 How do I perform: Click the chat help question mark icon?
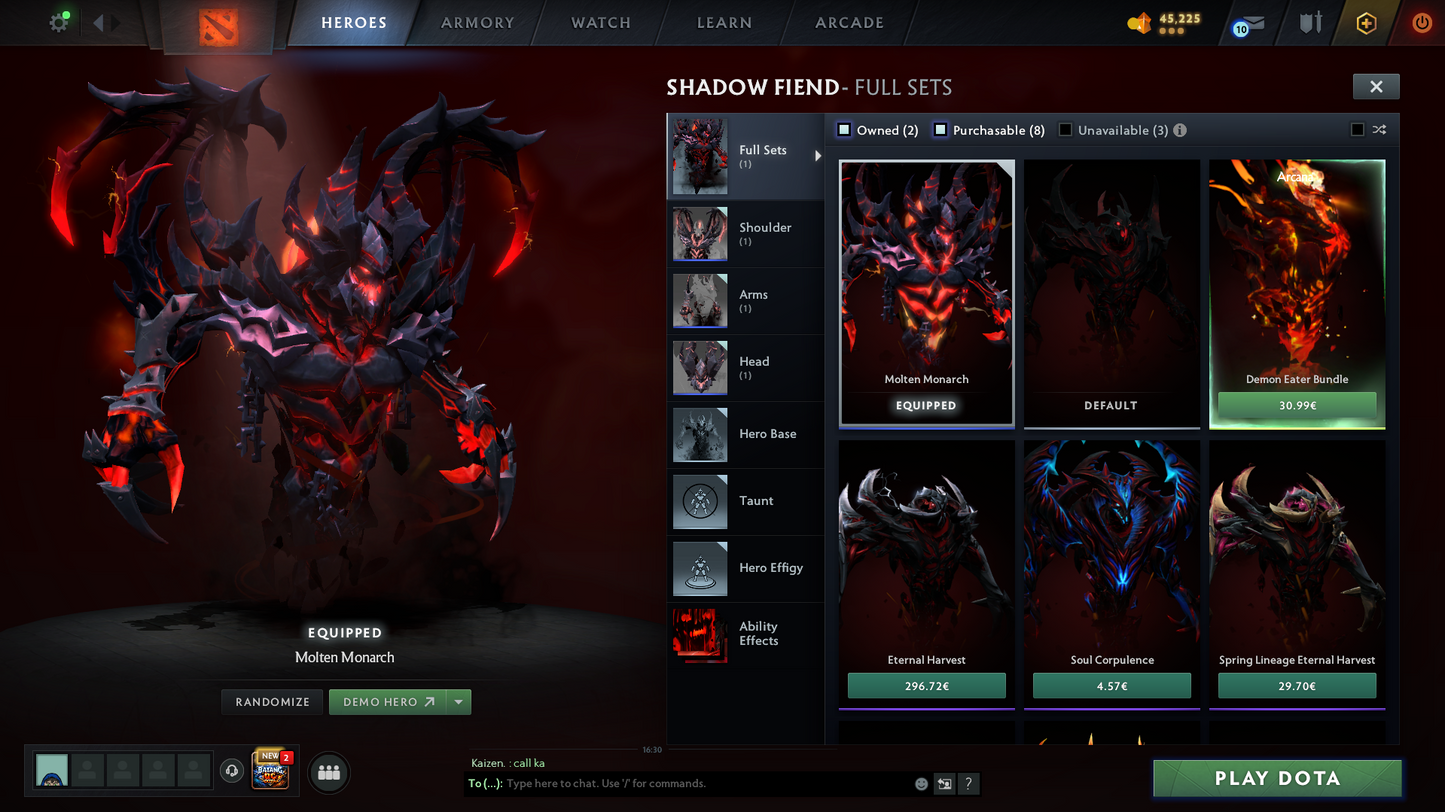click(968, 784)
